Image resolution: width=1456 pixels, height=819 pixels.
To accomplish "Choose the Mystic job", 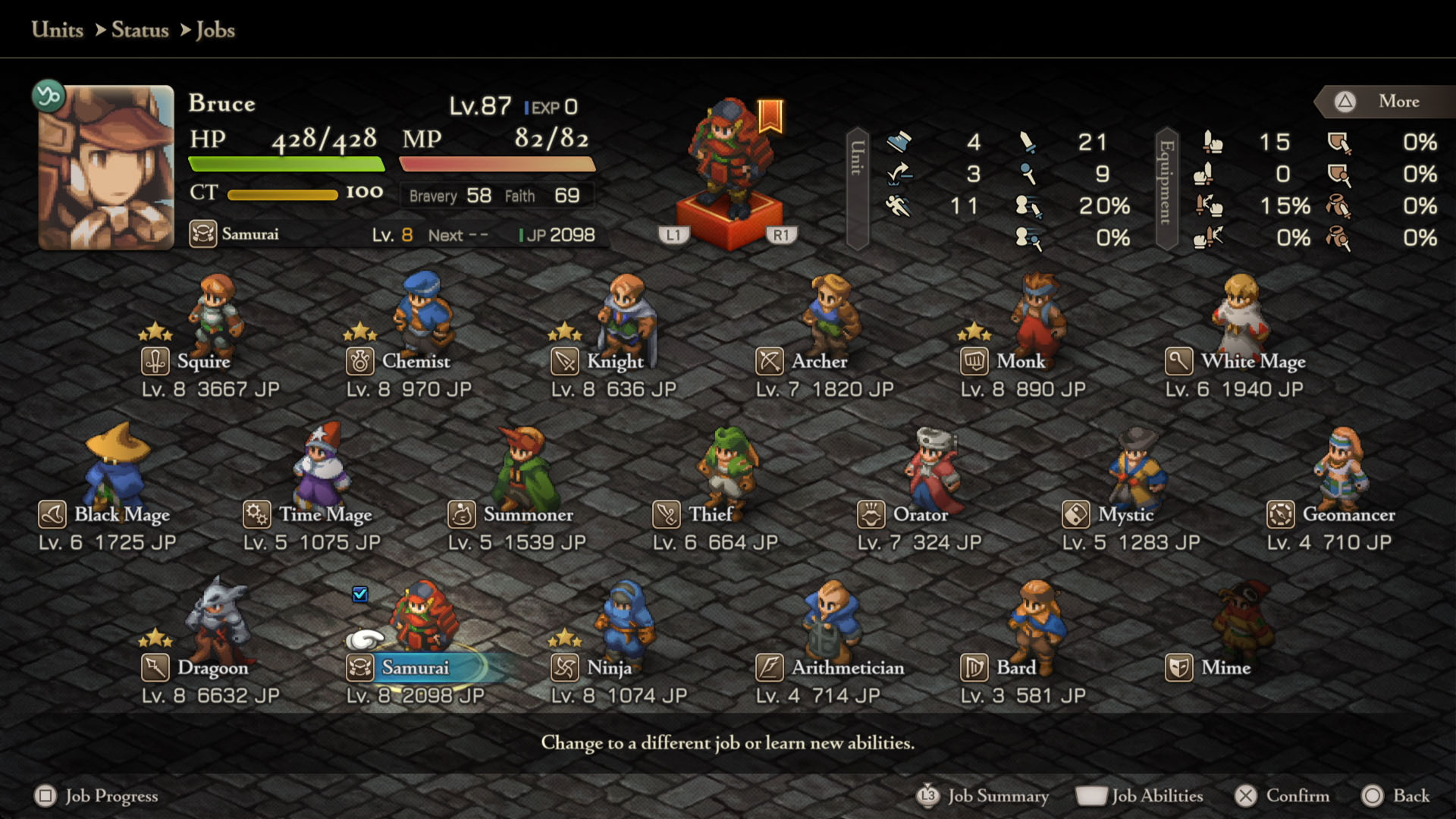I will [x=1125, y=515].
